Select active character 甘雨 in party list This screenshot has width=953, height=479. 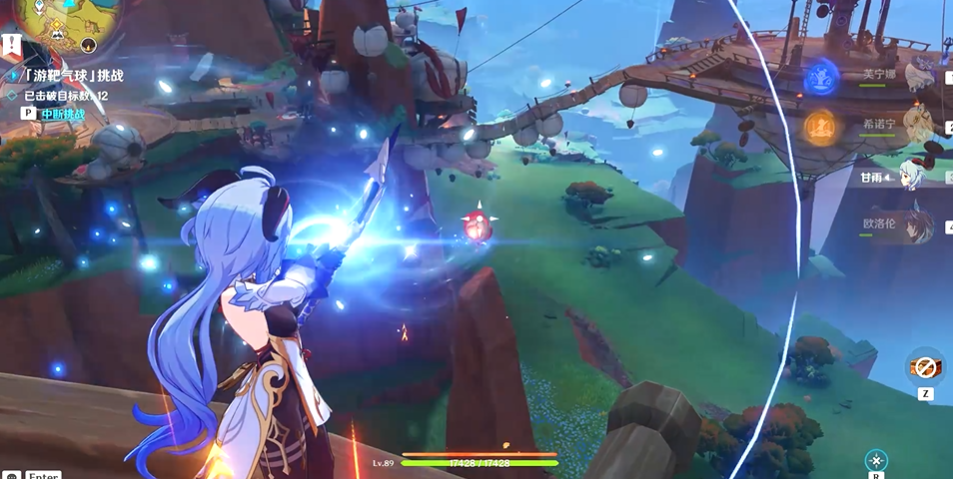pos(912,176)
